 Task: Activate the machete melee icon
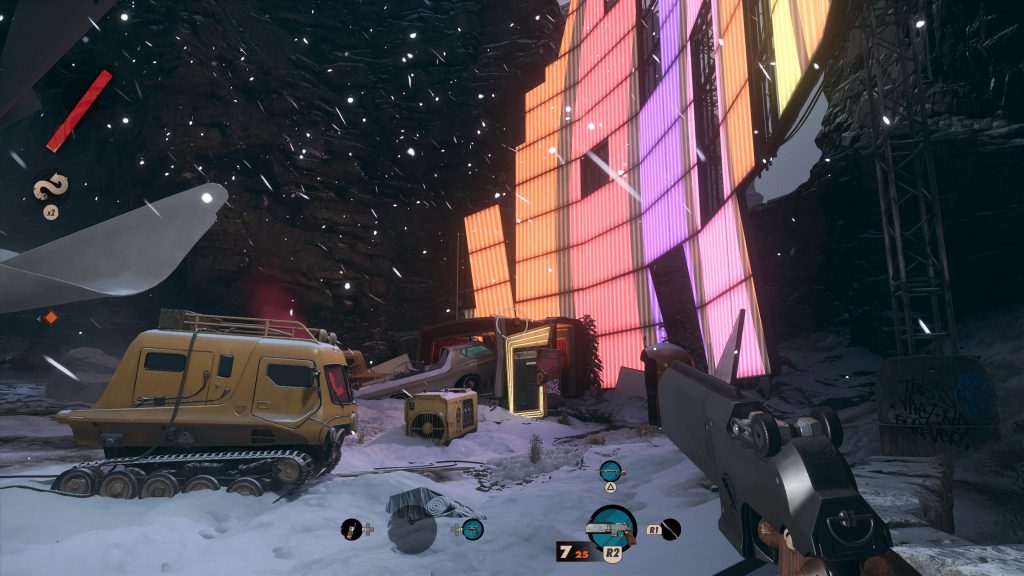click(671, 530)
